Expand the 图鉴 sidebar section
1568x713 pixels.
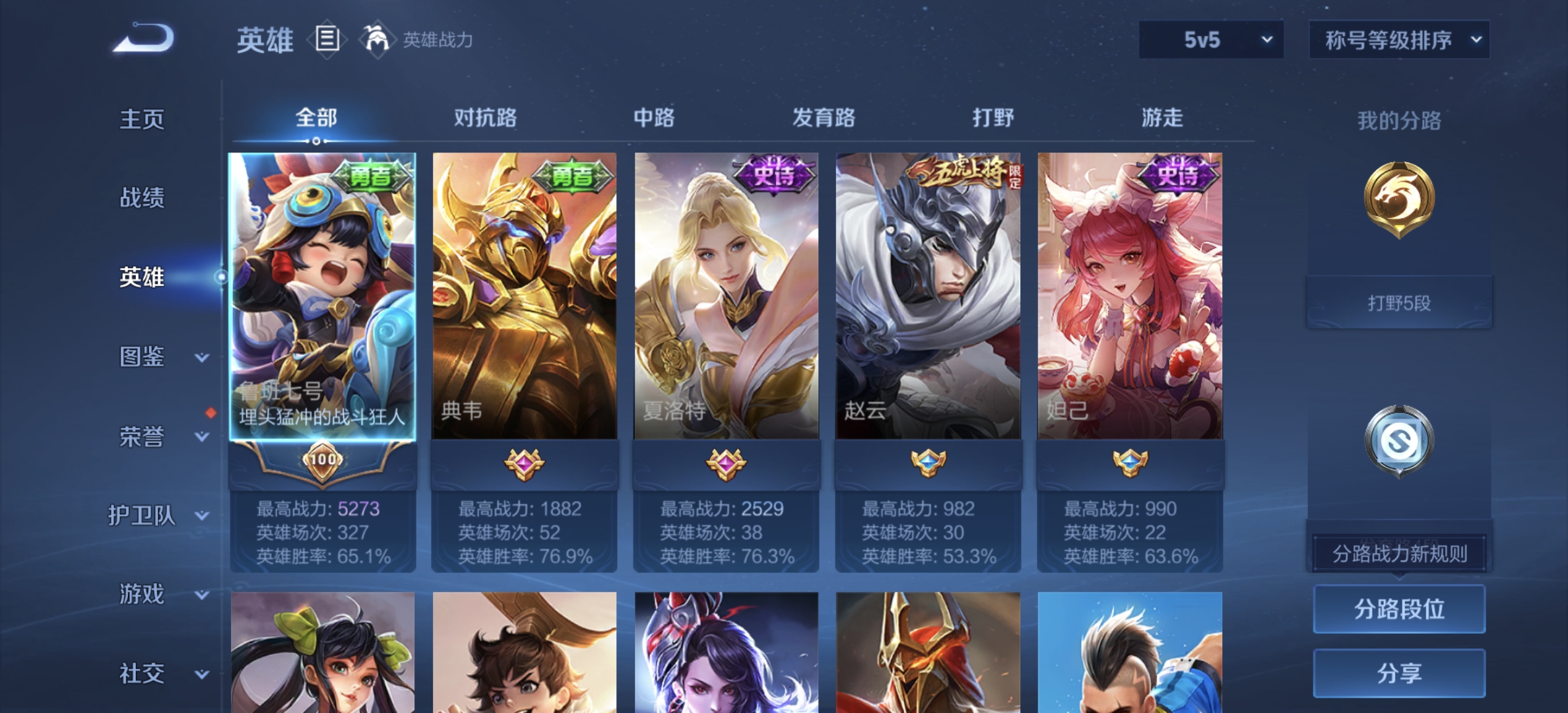pyautogui.click(x=141, y=356)
